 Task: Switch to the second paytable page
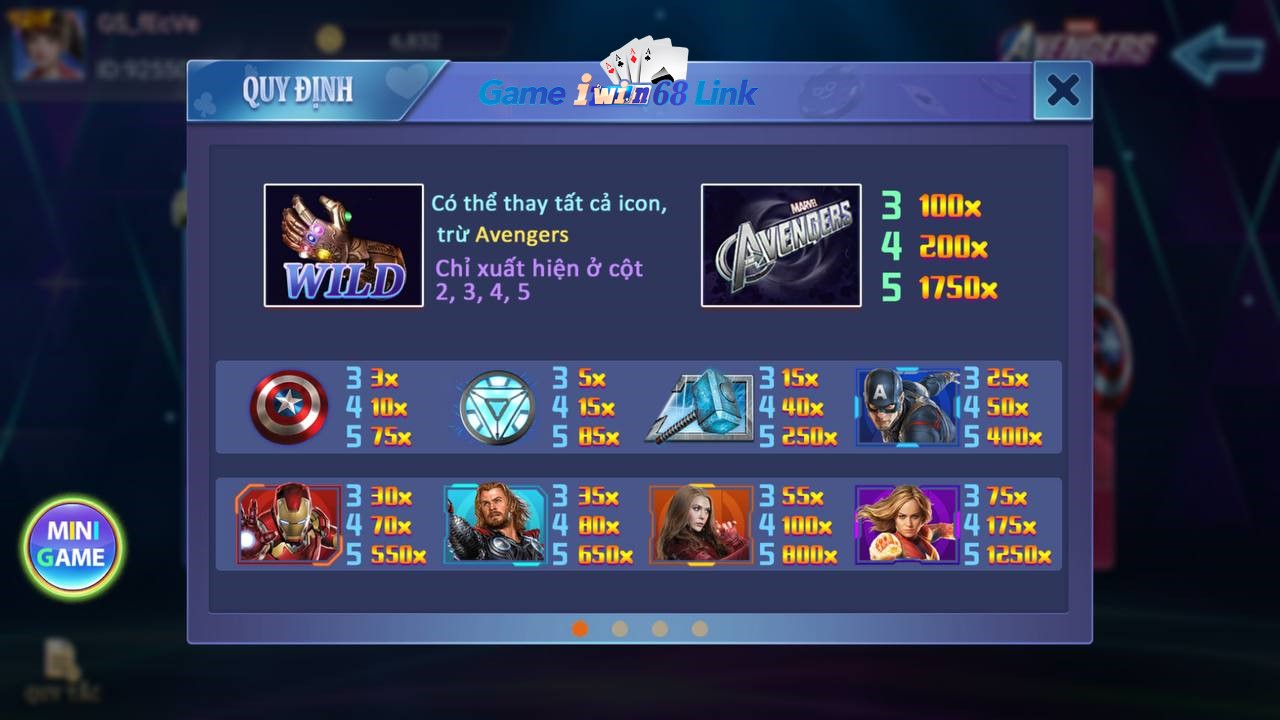620,630
